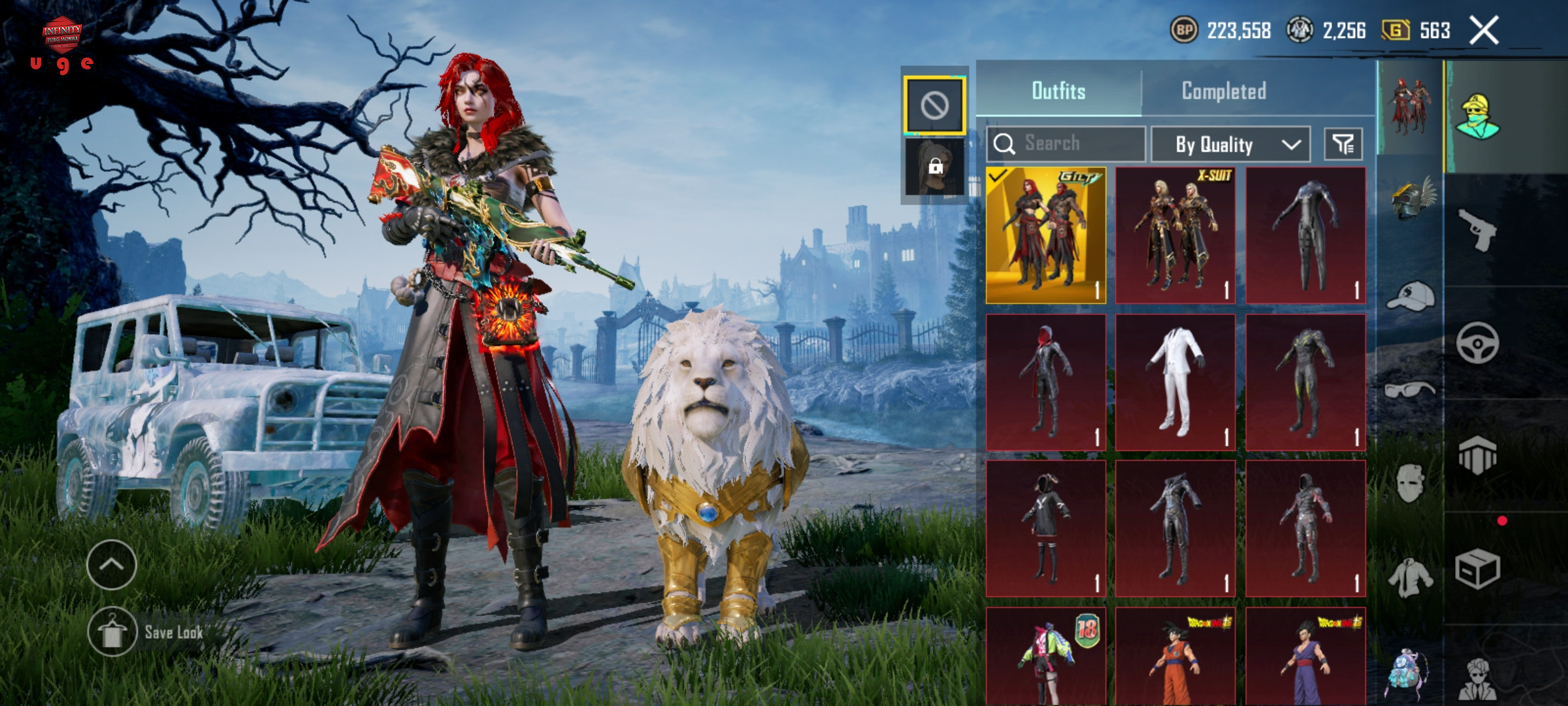
Task: Unequip outfit with the no-item slot
Action: coord(934,105)
